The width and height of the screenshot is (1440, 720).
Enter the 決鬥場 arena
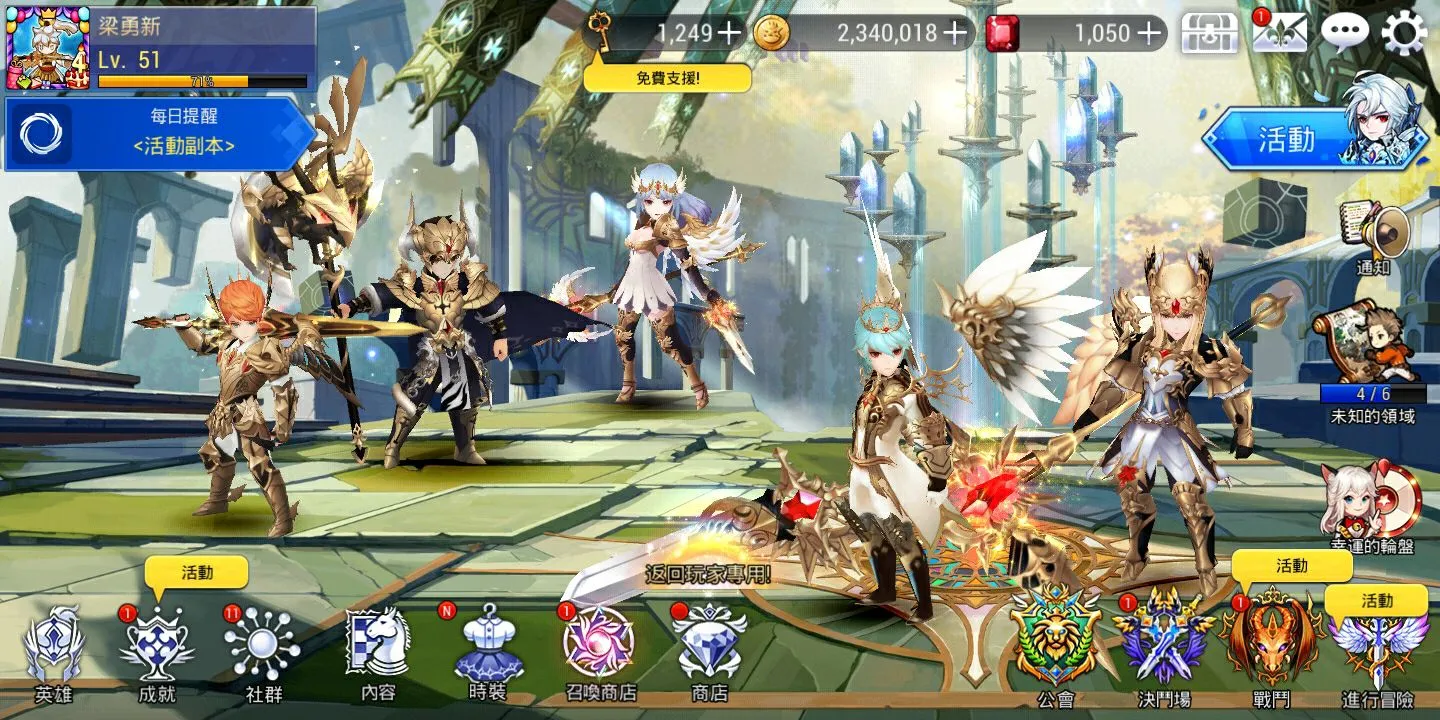point(1164,643)
